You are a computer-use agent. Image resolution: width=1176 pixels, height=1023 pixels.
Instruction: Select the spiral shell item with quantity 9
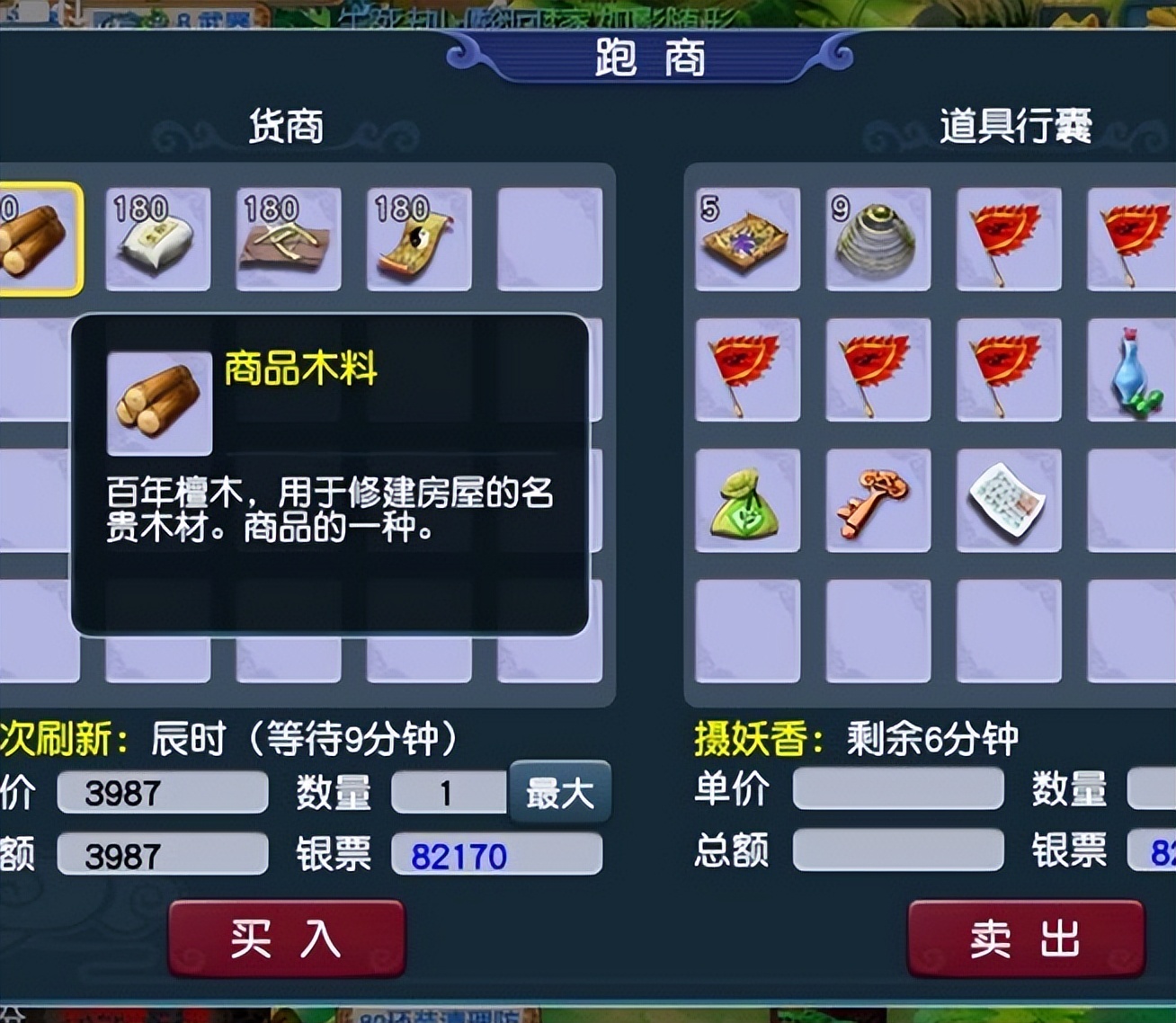(x=878, y=240)
